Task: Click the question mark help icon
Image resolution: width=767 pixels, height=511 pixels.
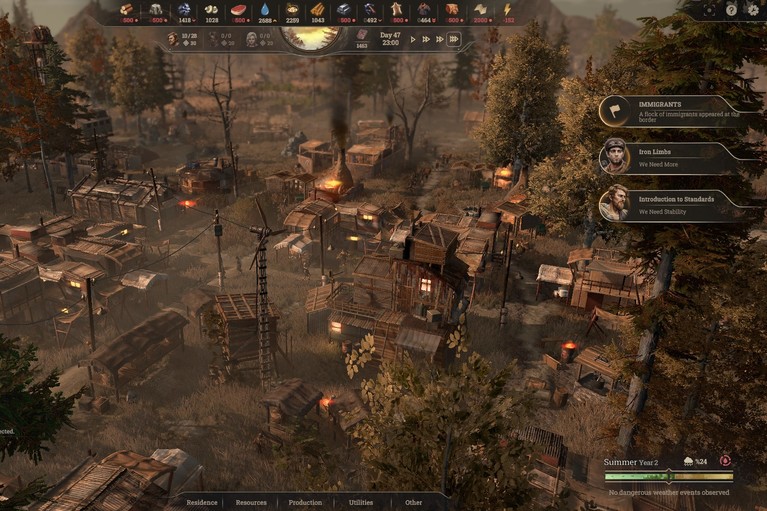Action: click(x=732, y=9)
